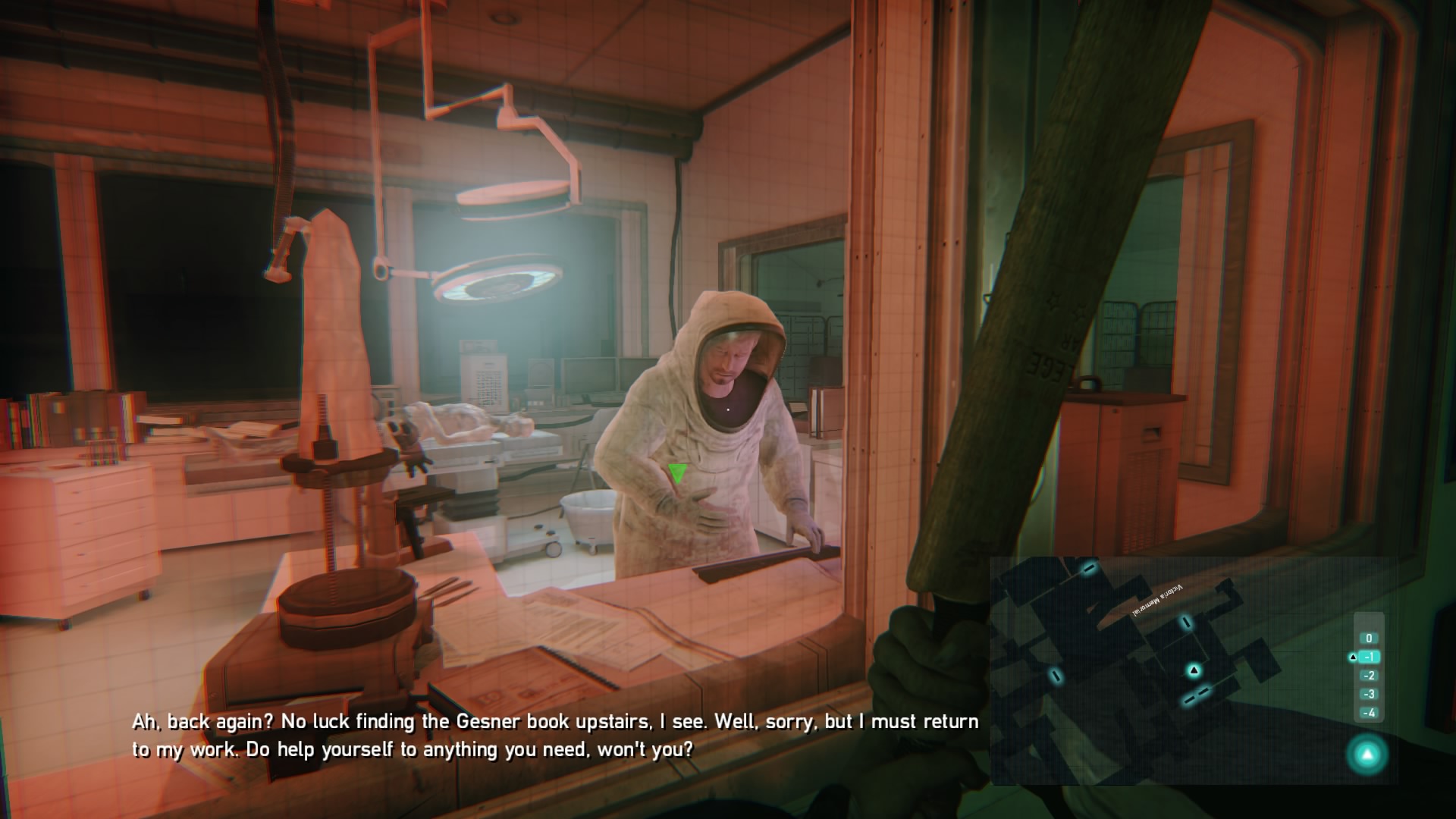Toggle floor level -4 on the elevation selector
The height and width of the screenshot is (819, 1456).
pos(1369,713)
